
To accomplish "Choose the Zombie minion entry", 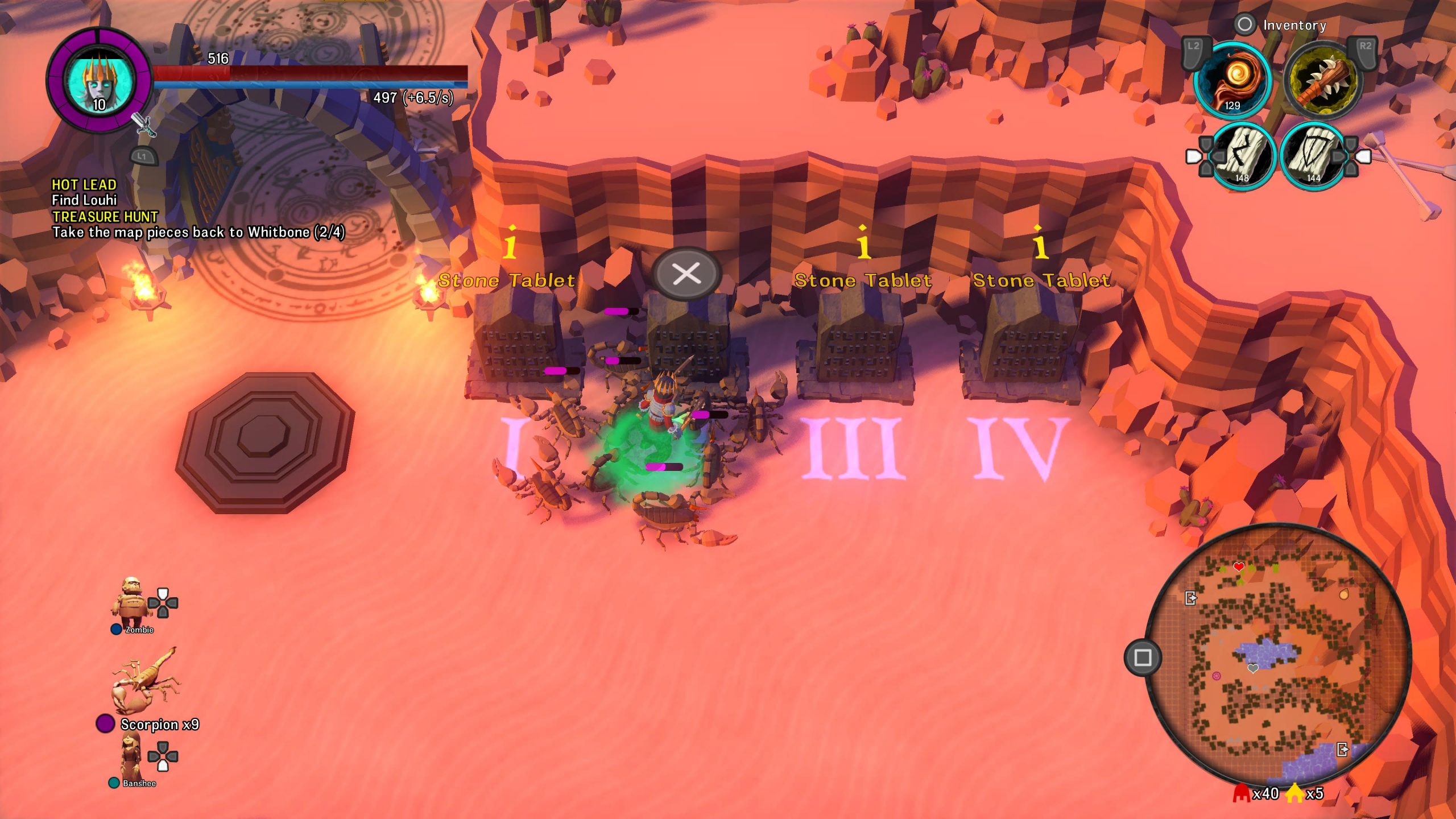I will coord(132,604).
